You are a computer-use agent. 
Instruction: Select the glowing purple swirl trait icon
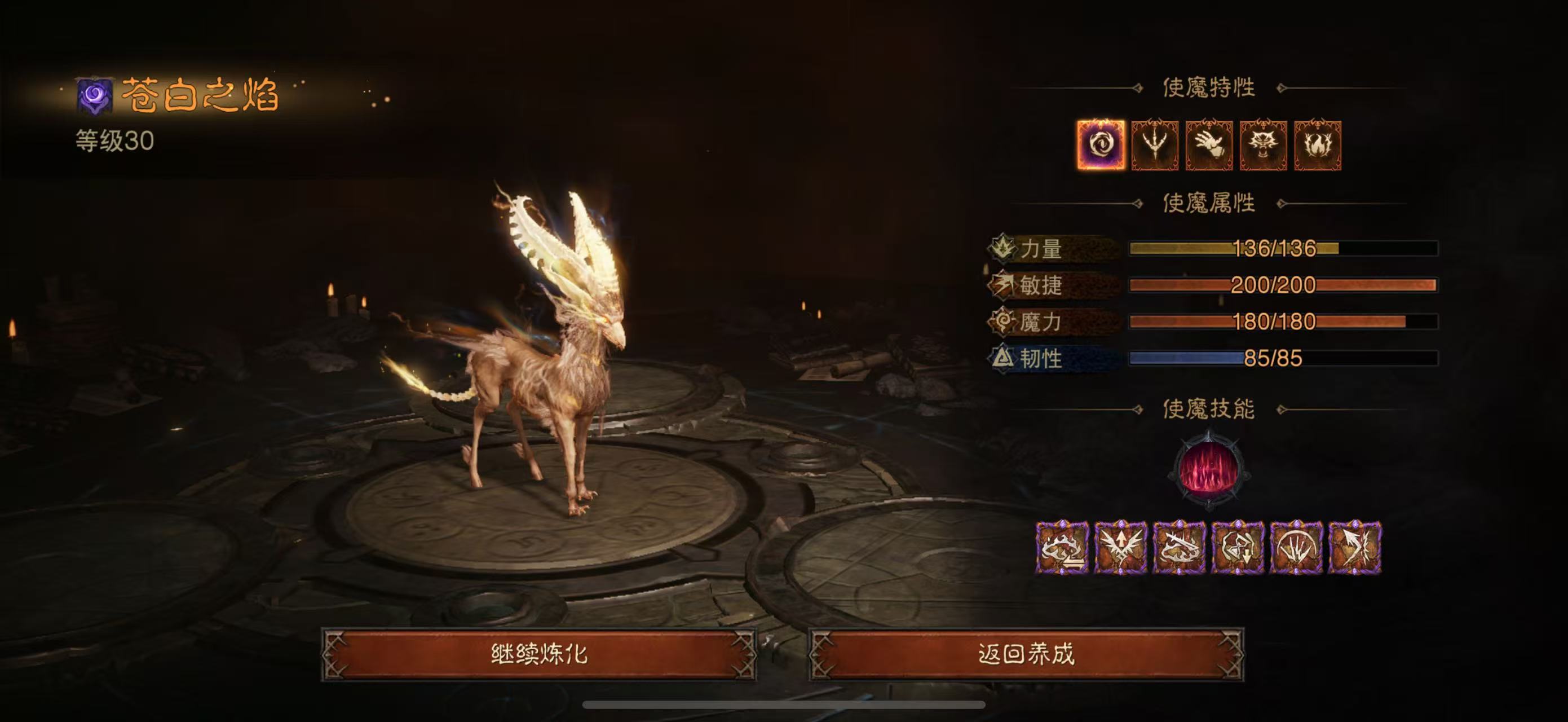[1101, 145]
